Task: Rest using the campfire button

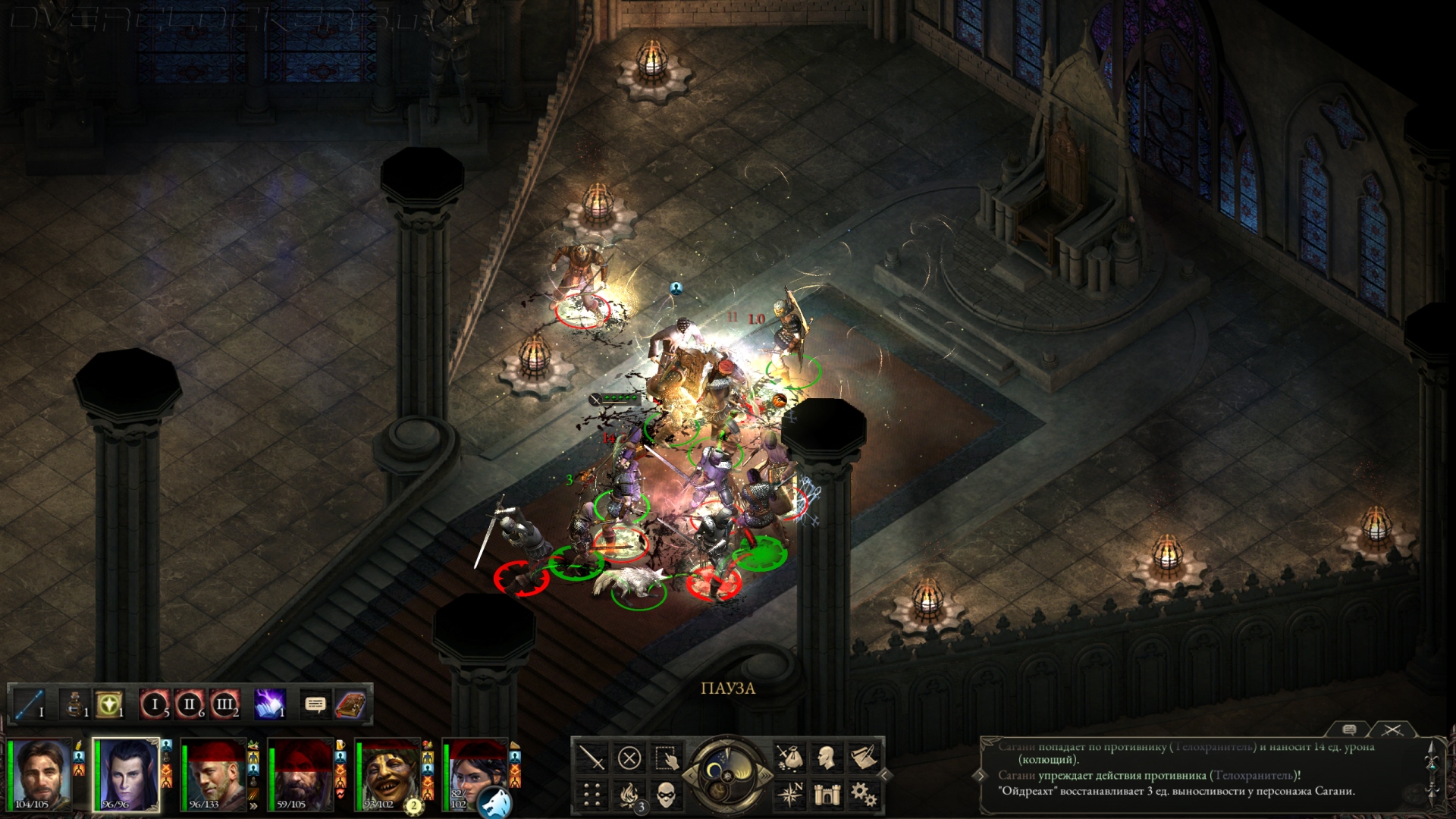Action: (629, 794)
